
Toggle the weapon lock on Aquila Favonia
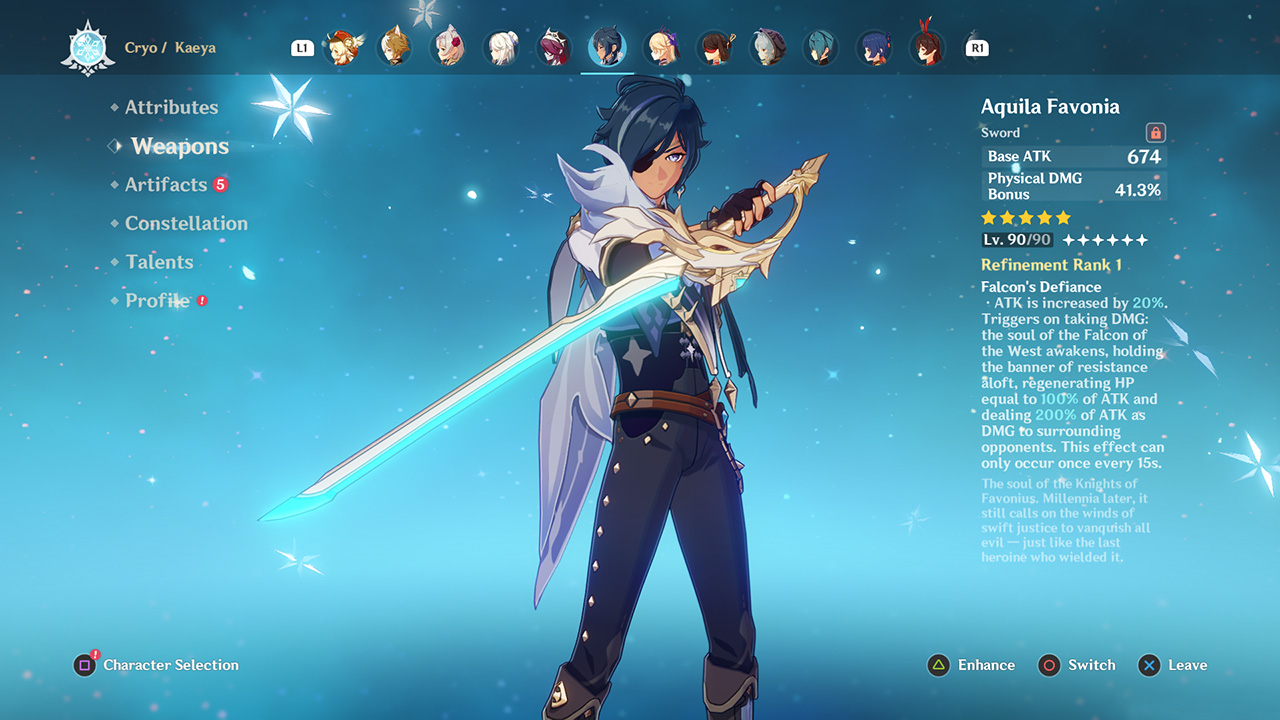pyautogui.click(x=1157, y=132)
